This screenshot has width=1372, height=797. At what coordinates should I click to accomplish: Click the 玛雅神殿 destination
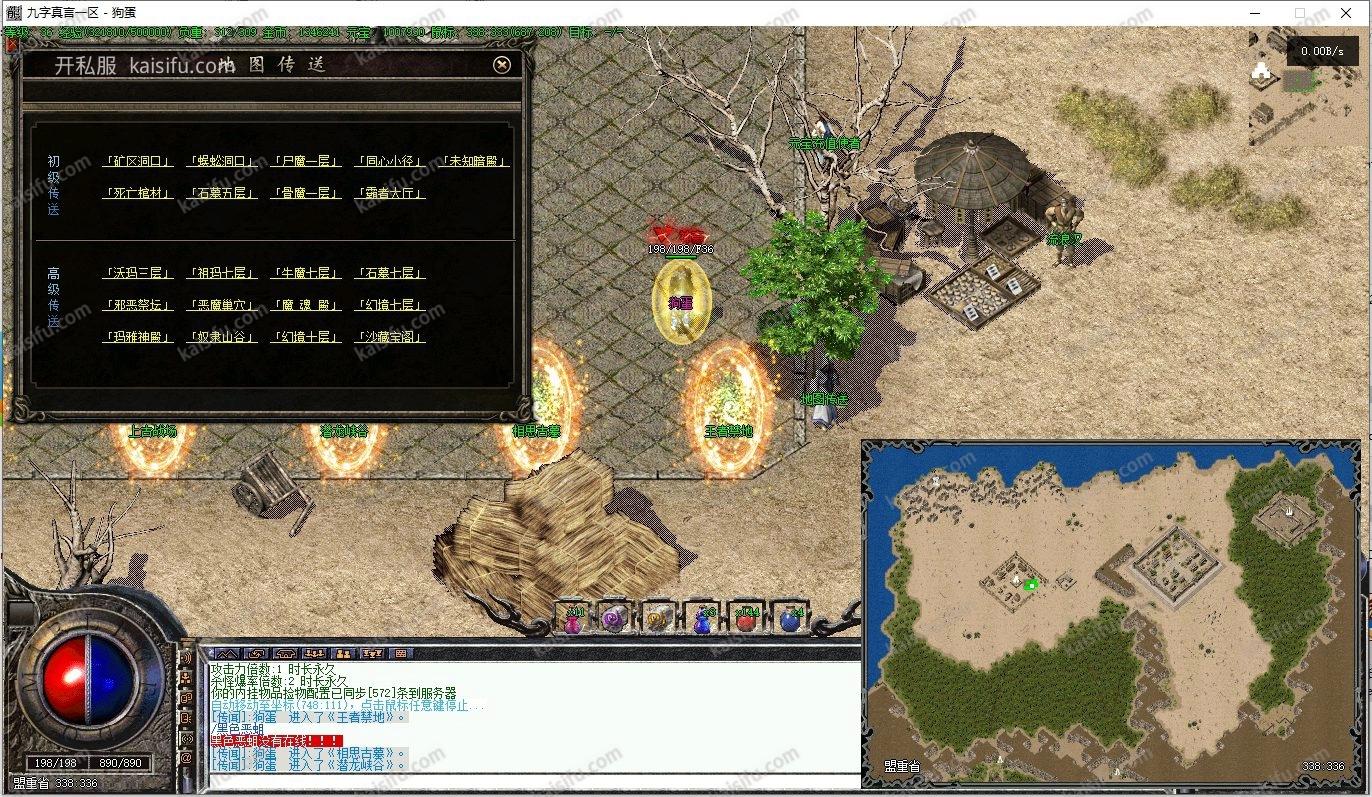tap(138, 337)
